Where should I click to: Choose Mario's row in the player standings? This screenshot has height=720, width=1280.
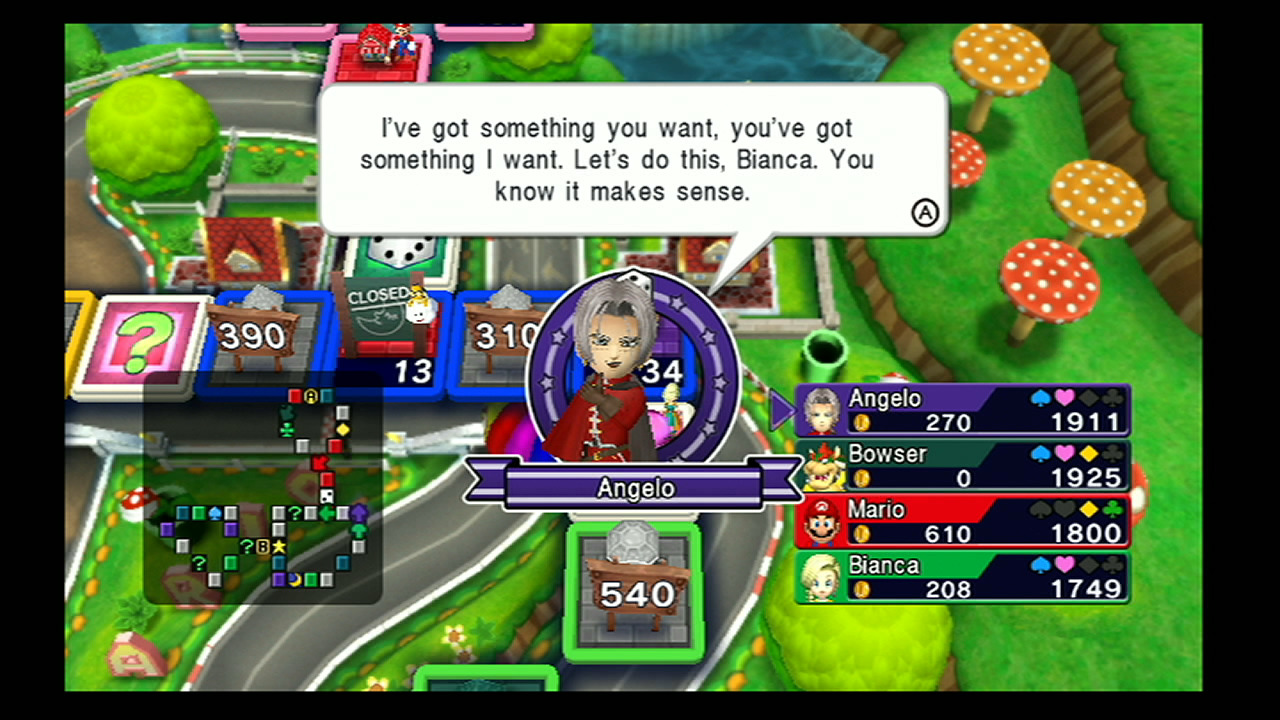pyautogui.click(x=962, y=521)
